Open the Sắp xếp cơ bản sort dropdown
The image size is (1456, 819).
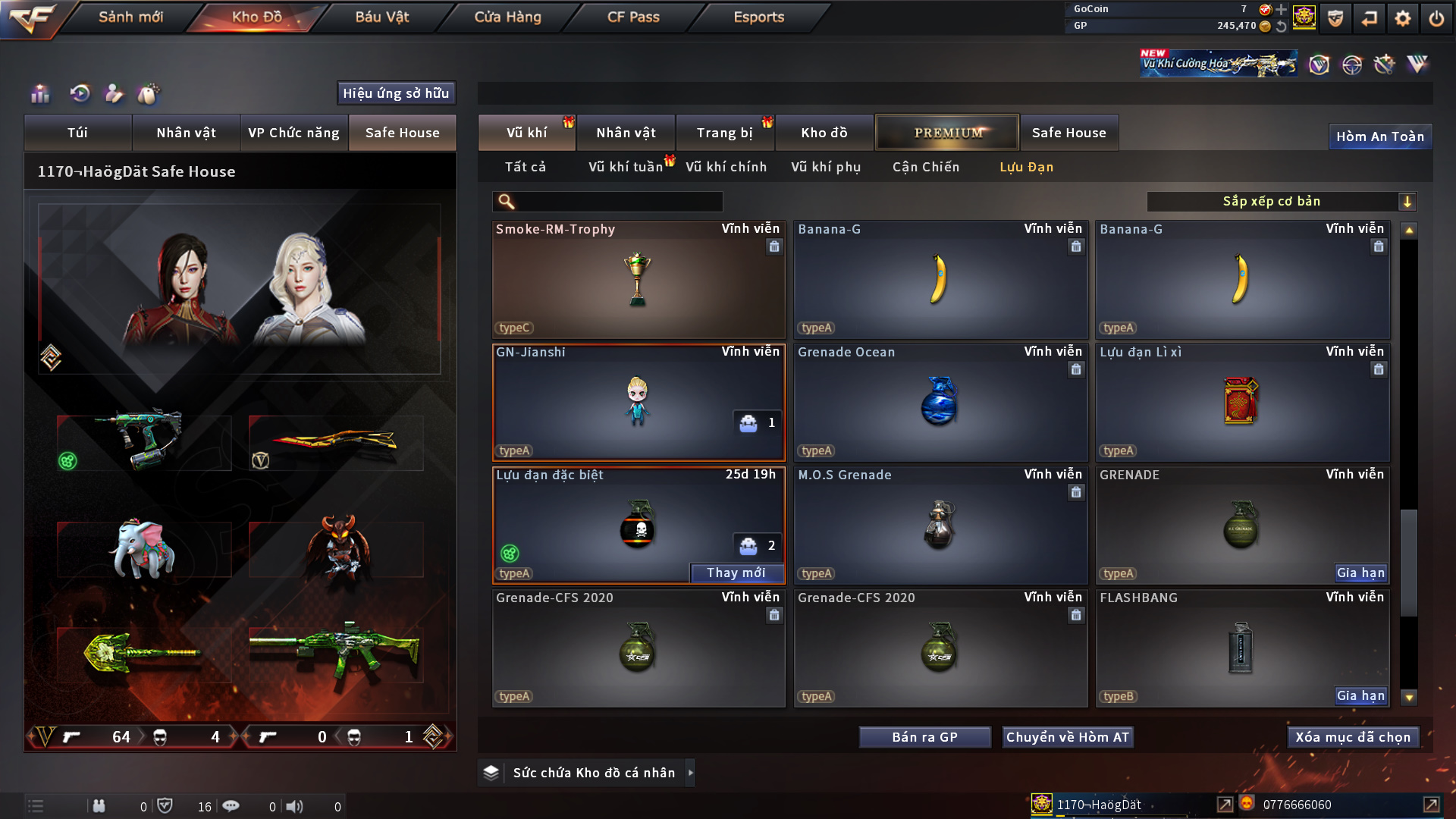[x=1281, y=202]
